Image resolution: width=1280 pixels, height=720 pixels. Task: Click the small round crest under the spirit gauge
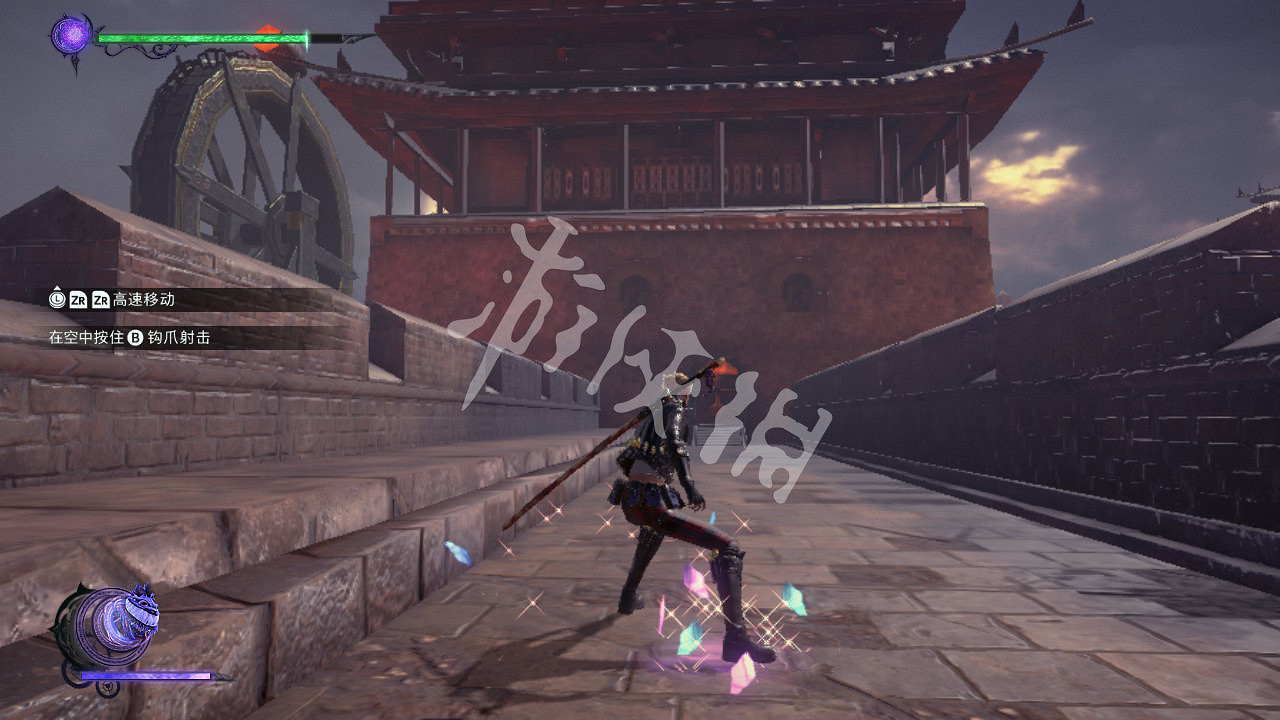108,688
